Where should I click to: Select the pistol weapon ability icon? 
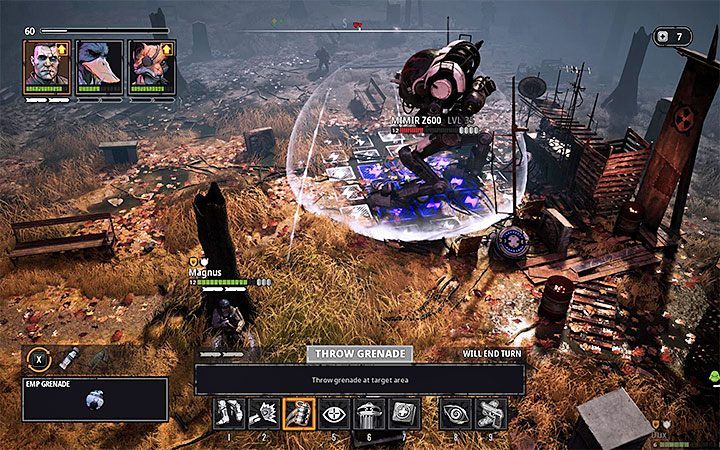[x=491, y=413]
